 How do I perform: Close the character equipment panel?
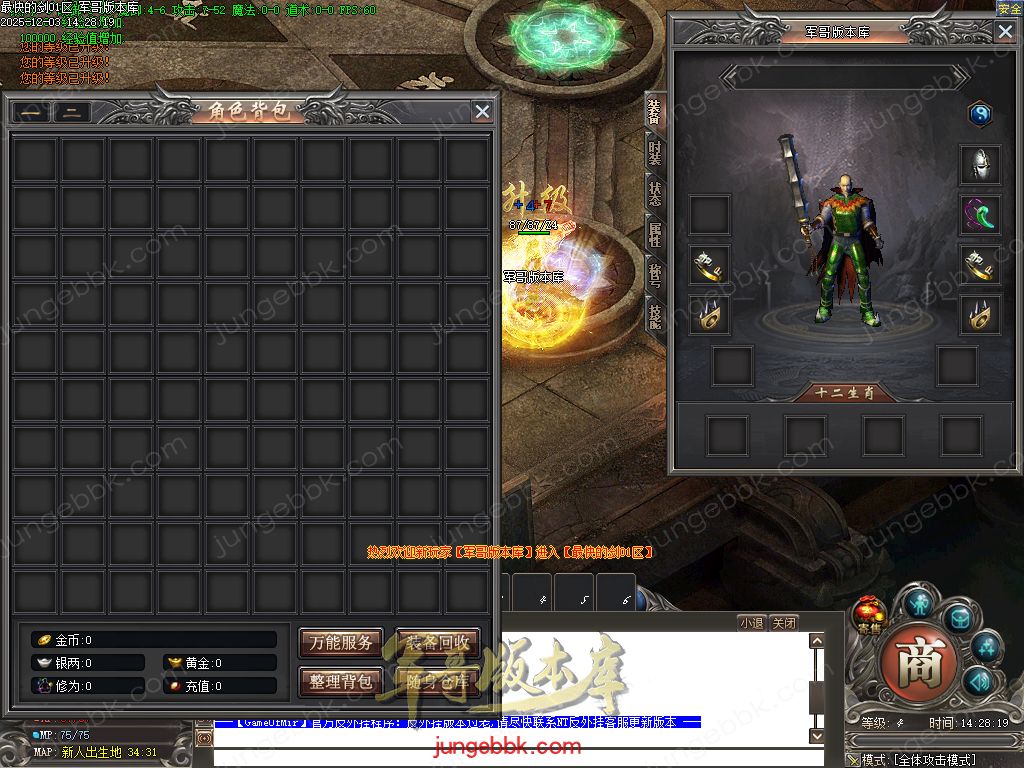1005,31
